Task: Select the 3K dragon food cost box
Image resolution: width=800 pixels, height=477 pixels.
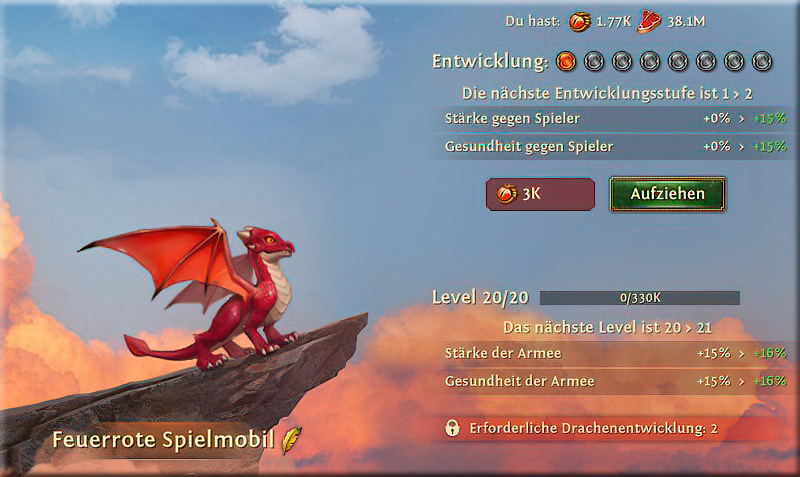Action: point(540,194)
